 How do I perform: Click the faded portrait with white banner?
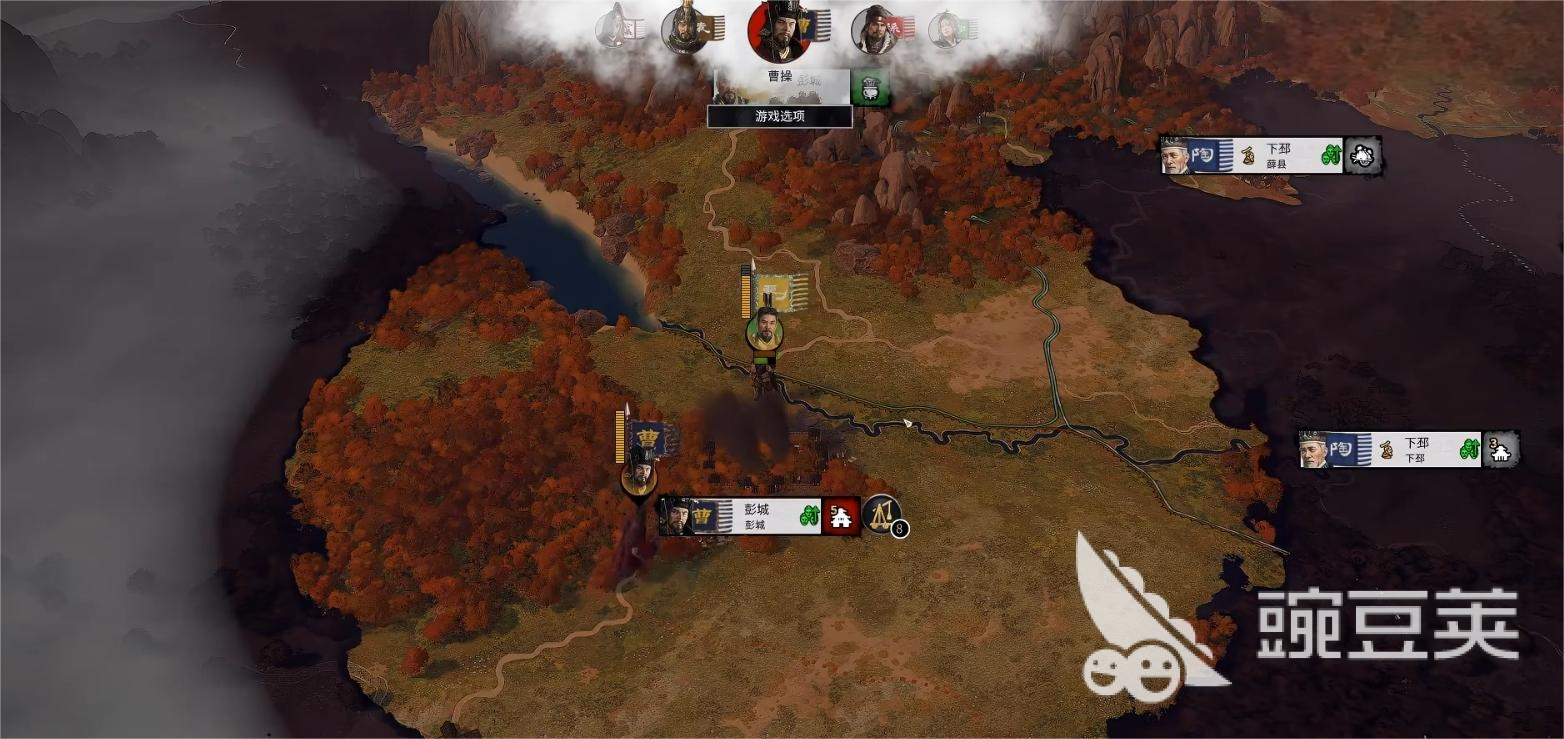(613, 28)
